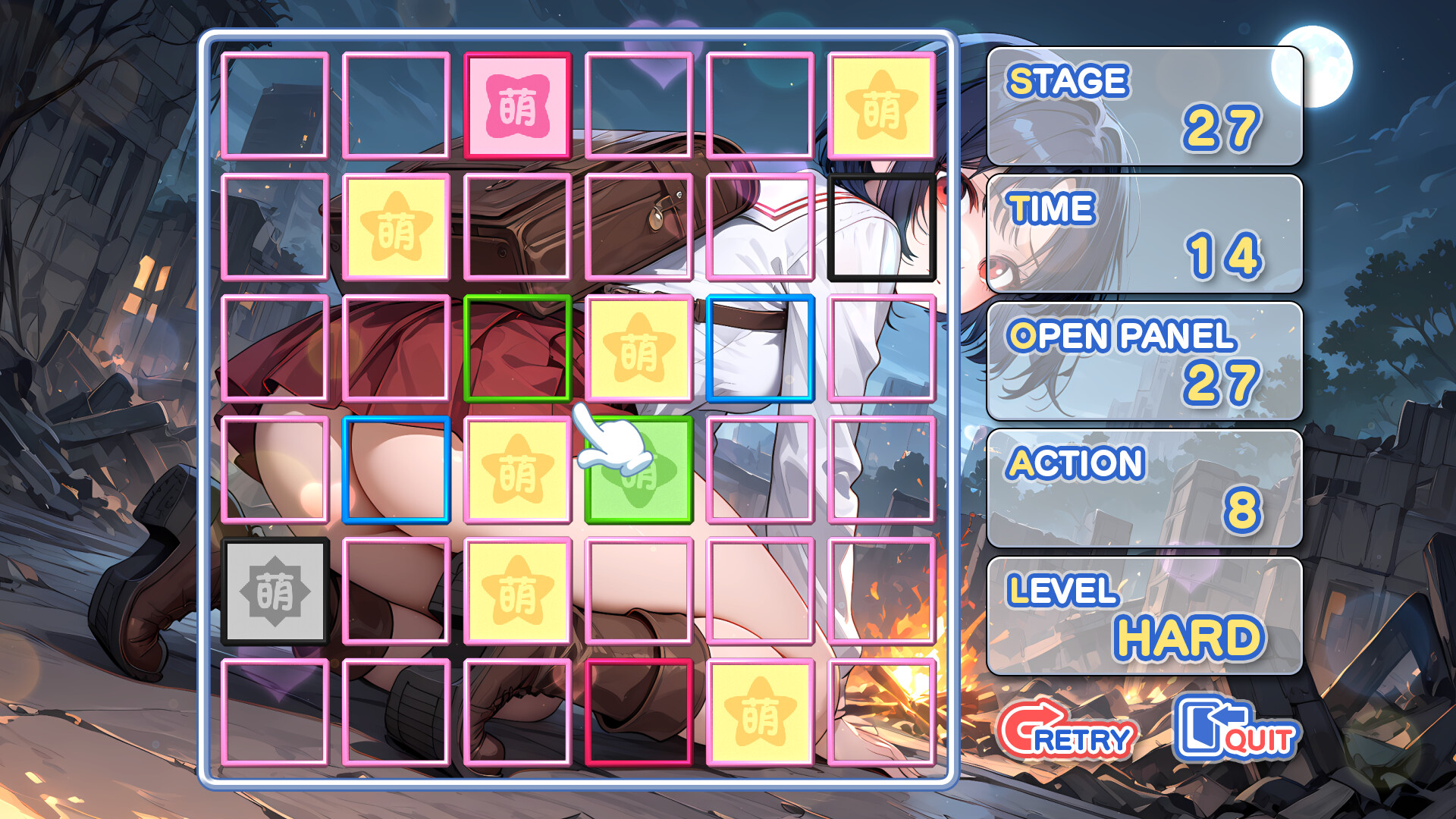
Task: Click the STAGE 27 panel
Action: coord(1145,106)
